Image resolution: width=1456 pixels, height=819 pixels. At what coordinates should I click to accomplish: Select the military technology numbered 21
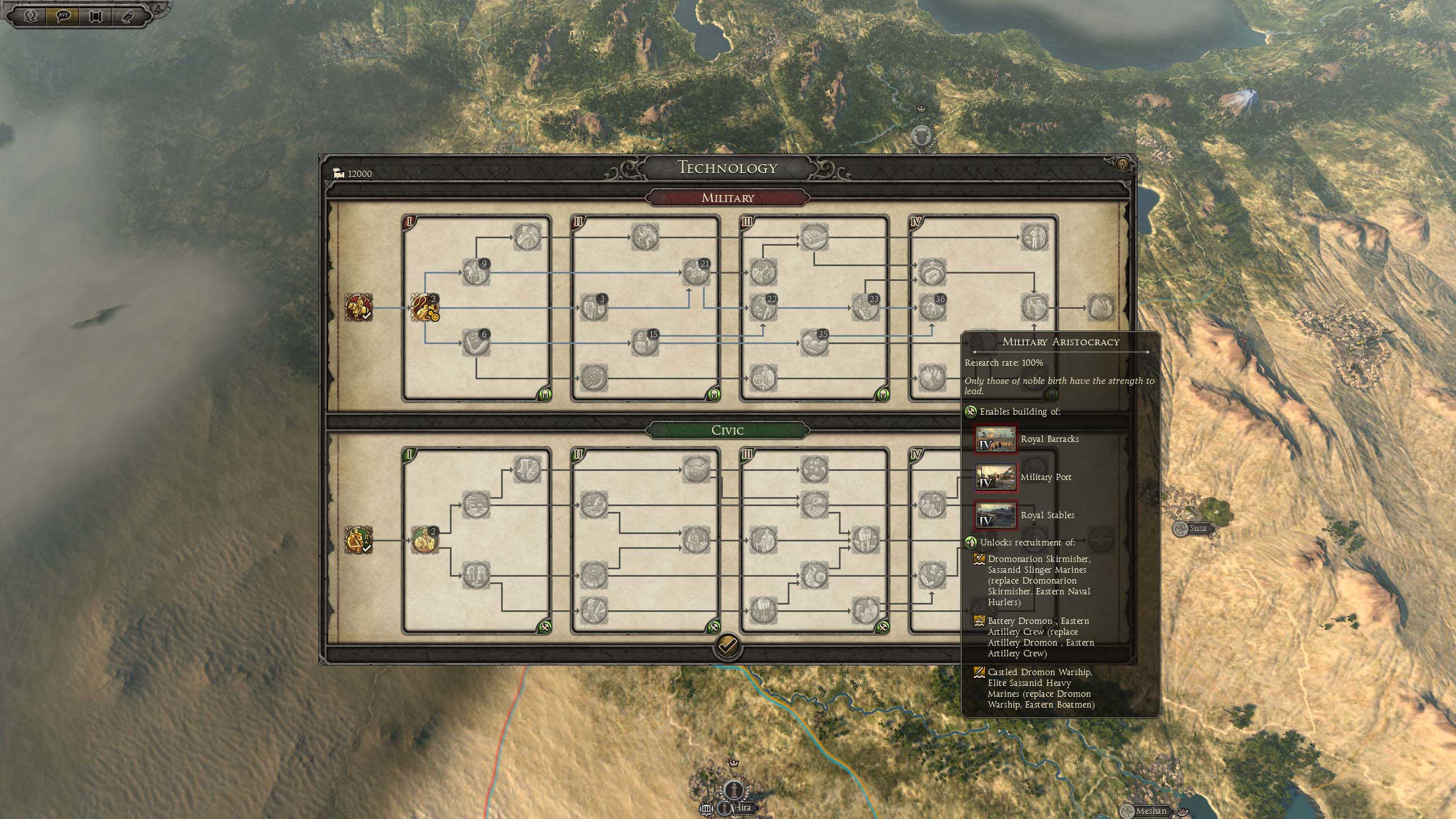(696, 272)
